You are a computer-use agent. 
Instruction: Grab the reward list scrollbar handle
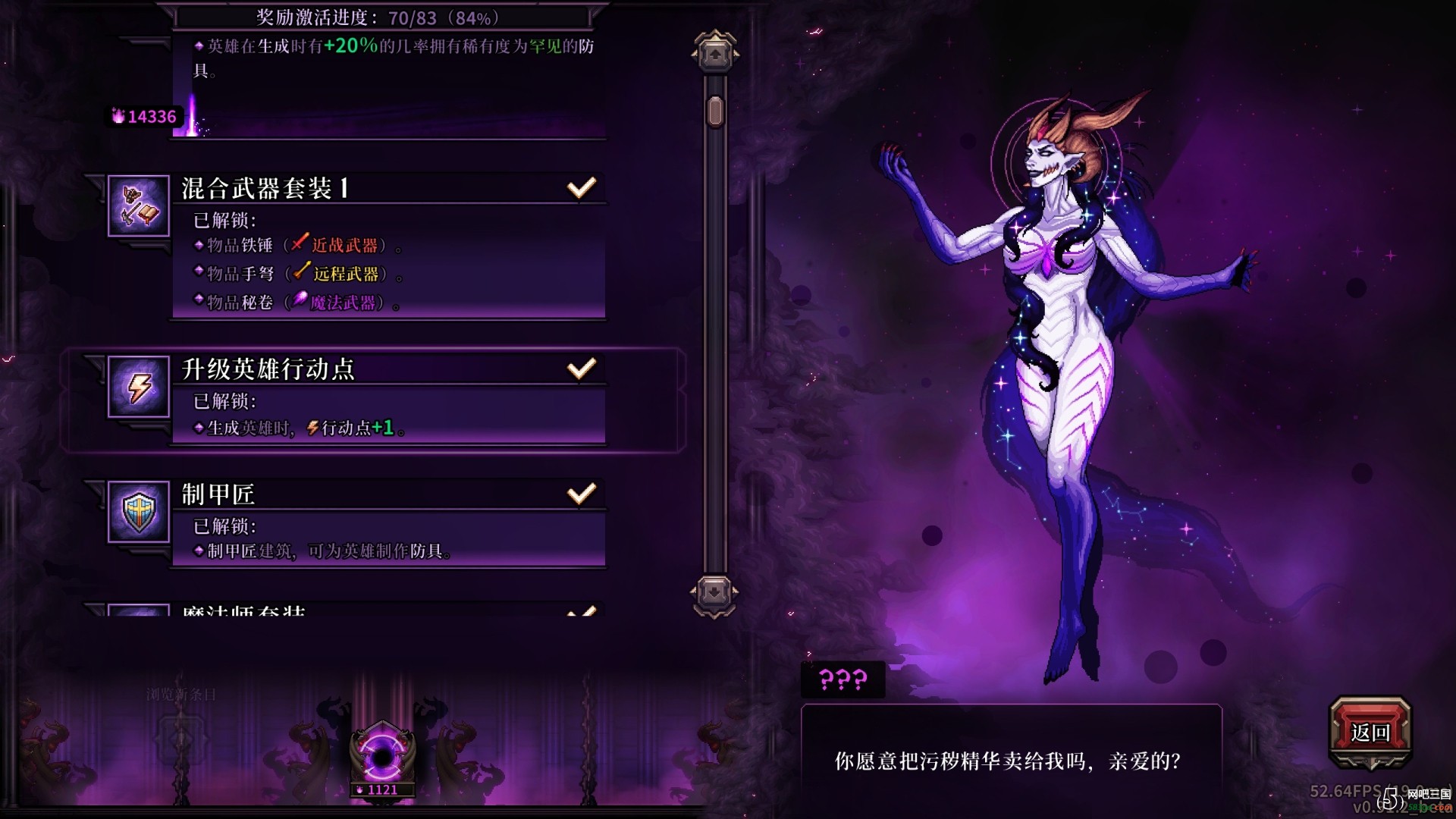[x=714, y=111]
